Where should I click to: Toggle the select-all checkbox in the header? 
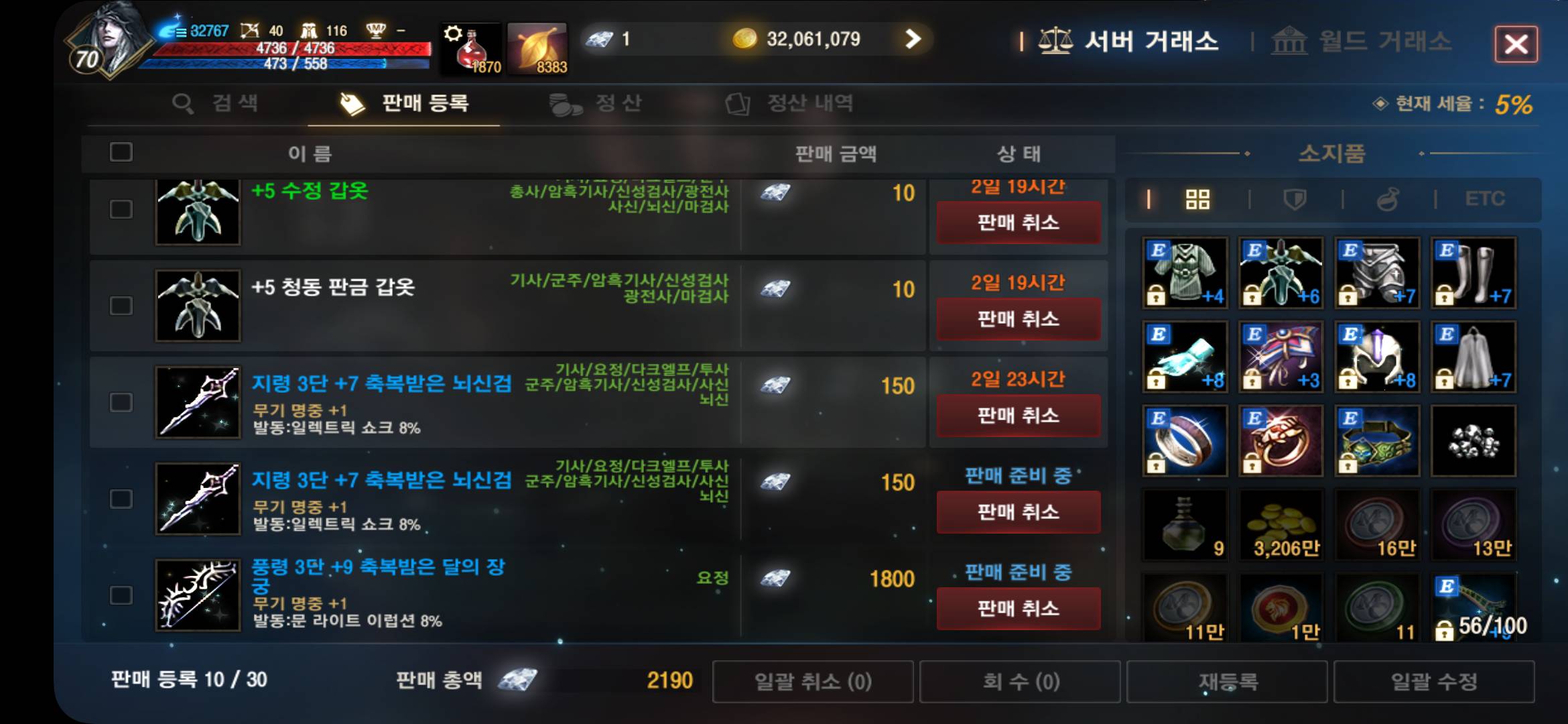(121, 153)
